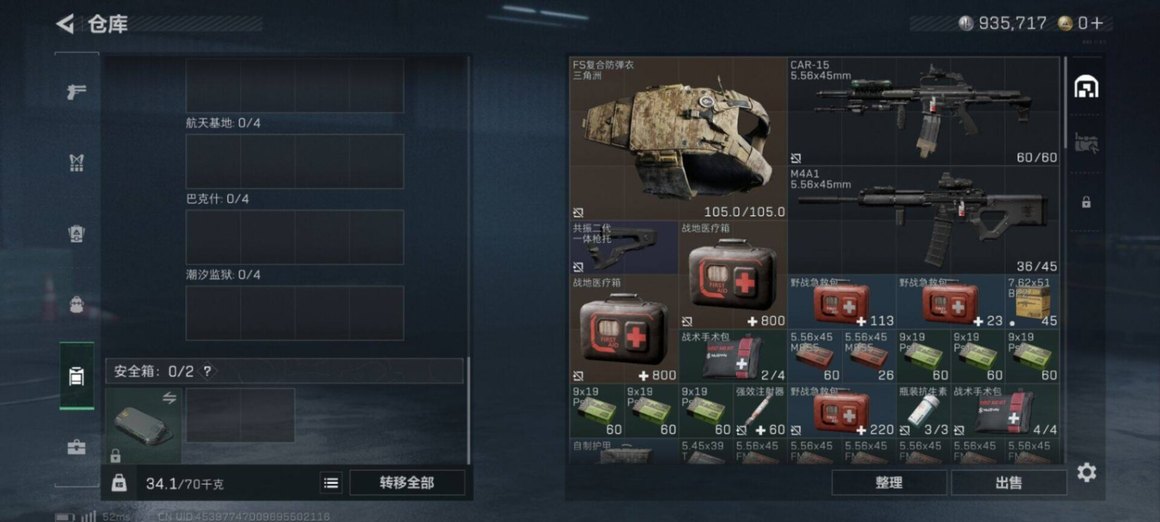Image resolution: width=1160 pixels, height=522 pixels.
Task: Click the 整理 sort button
Action: tap(888, 483)
